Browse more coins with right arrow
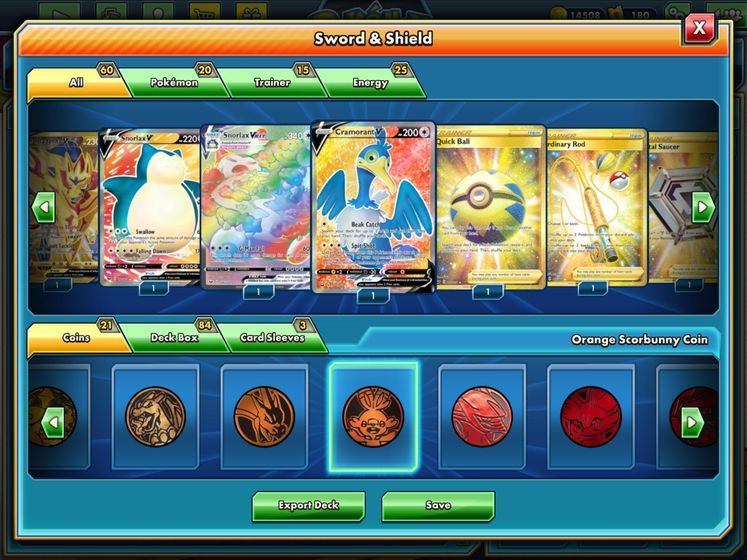747x560 pixels. pyautogui.click(x=693, y=421)
